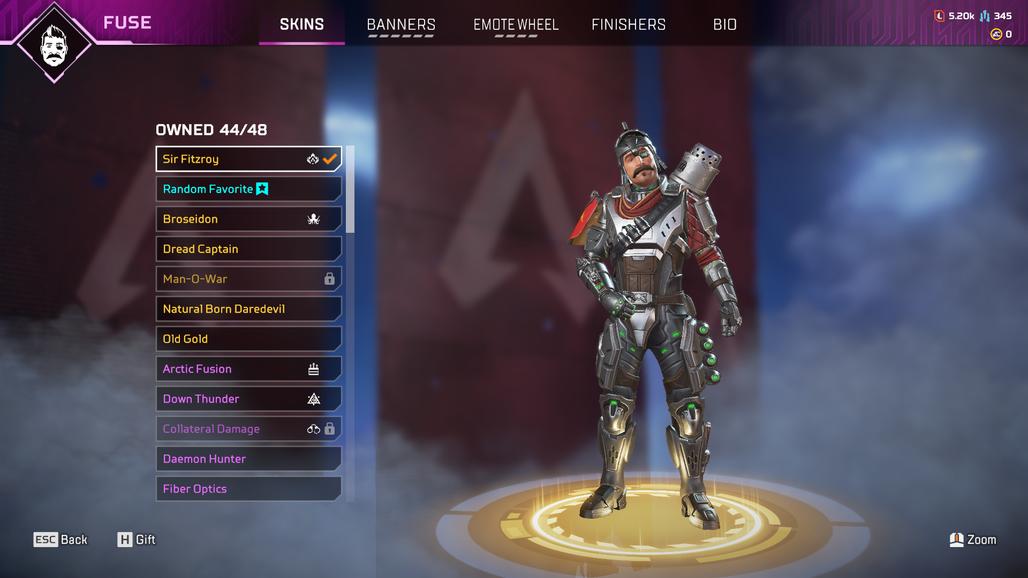
Task: Select the Daemon Hunter skin
Action: 248,459
